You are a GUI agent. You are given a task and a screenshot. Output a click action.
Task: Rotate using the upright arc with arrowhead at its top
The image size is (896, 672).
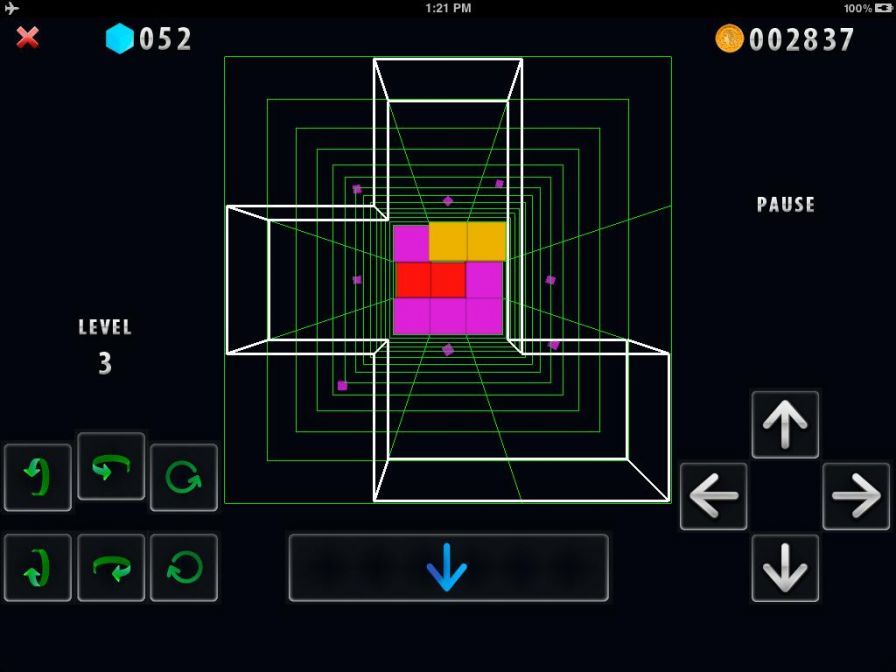[x=38, y=478]
